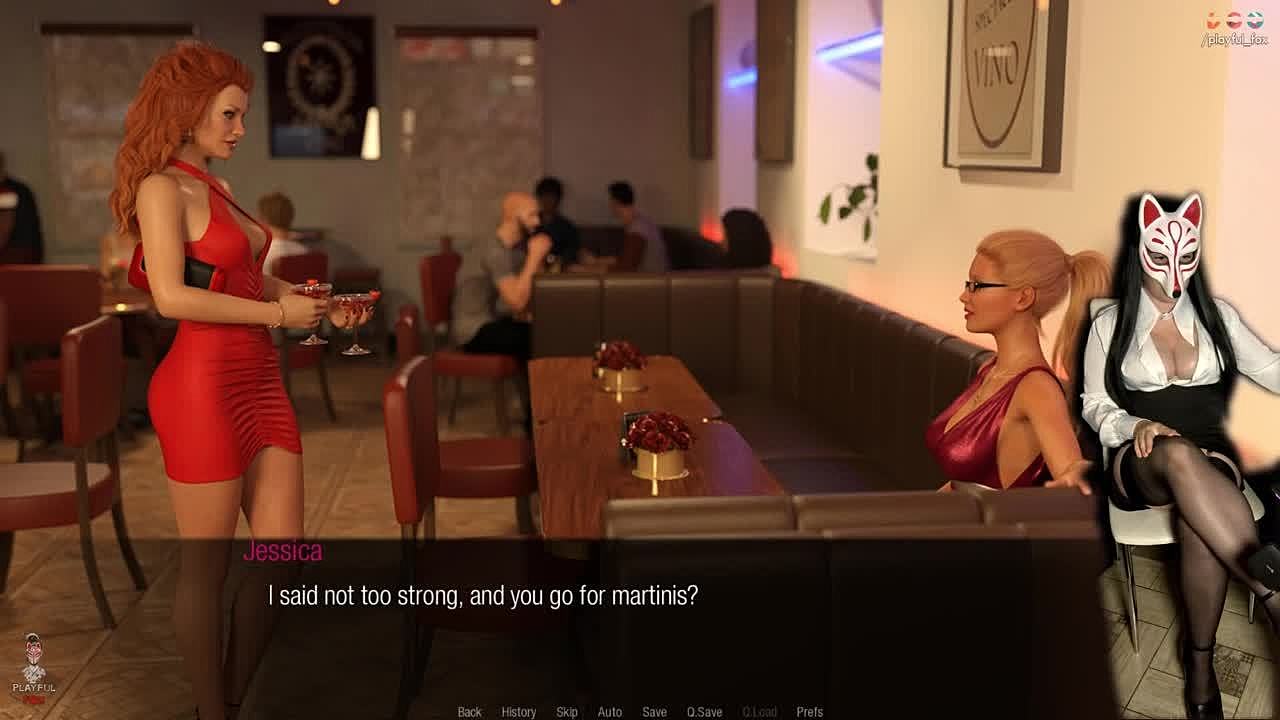Open Prefs settings menu
Viewport: 1280px width, 720px height.
(809, 712)
